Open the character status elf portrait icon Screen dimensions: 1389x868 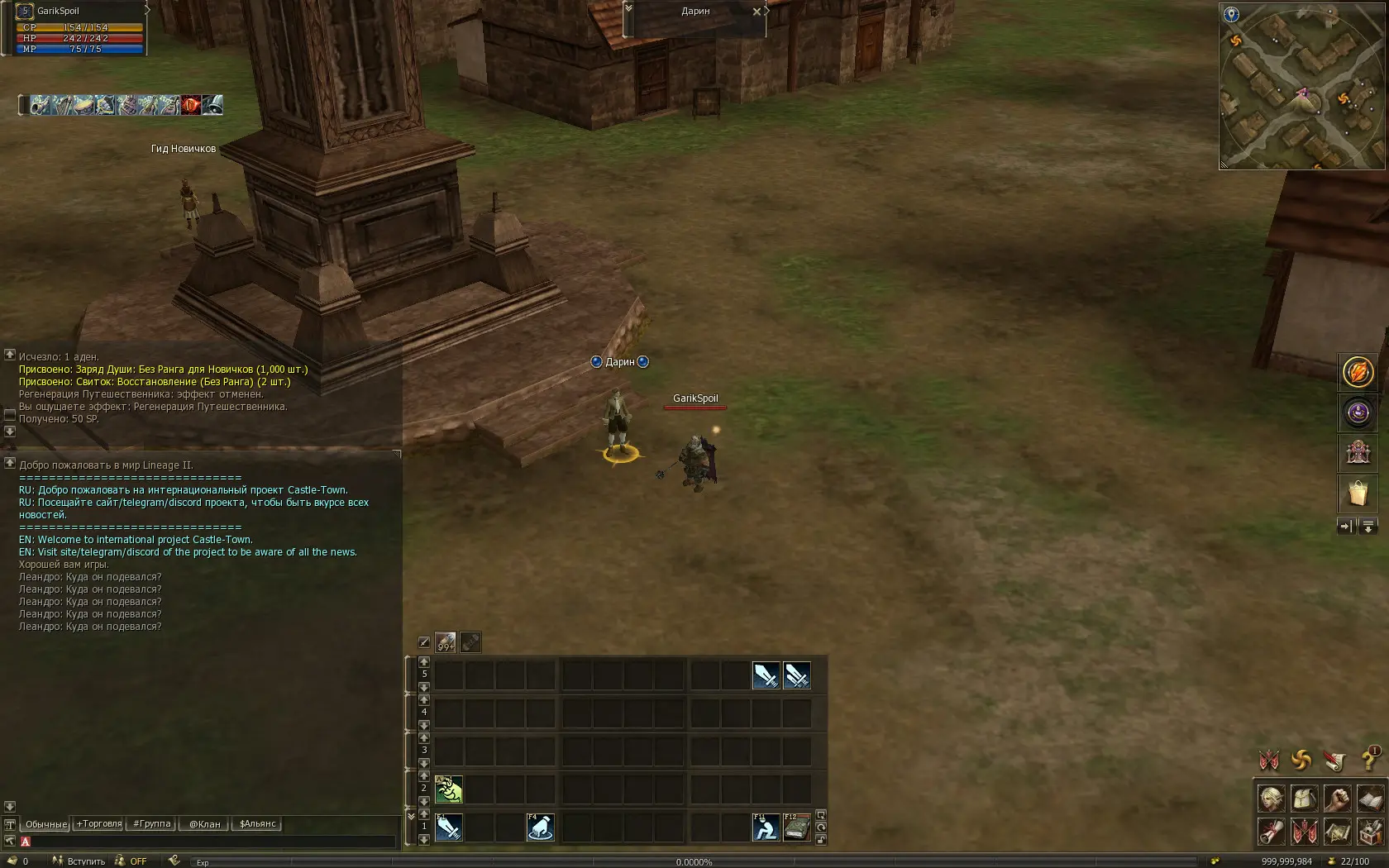click(x=1272, y=799)
